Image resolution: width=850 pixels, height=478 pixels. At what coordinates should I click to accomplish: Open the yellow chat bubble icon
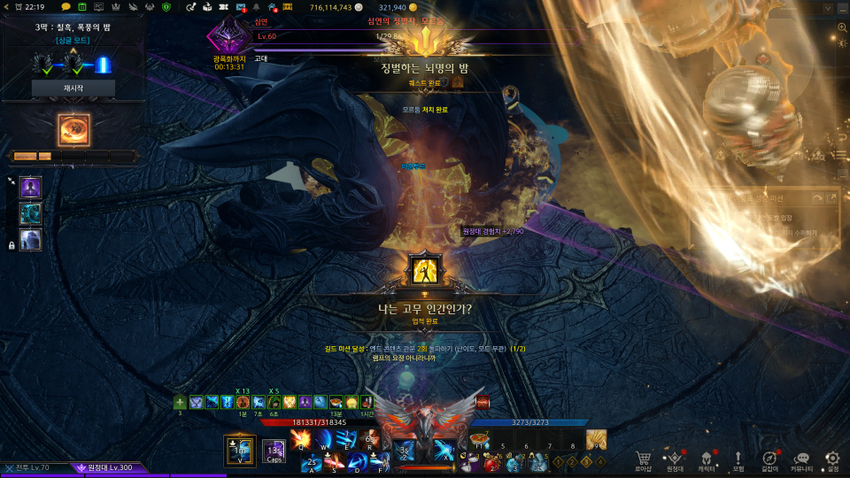(66, 7)
